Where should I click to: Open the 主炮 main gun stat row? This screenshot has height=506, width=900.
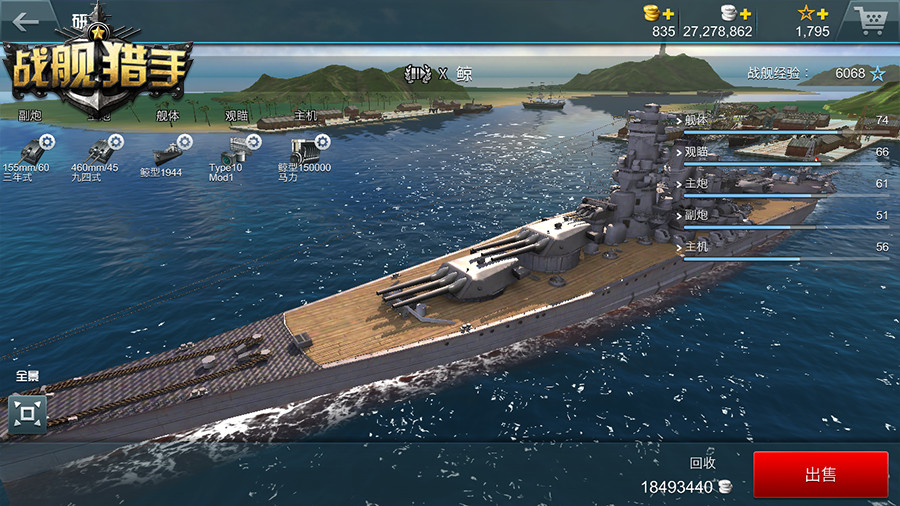coord(785,184)
